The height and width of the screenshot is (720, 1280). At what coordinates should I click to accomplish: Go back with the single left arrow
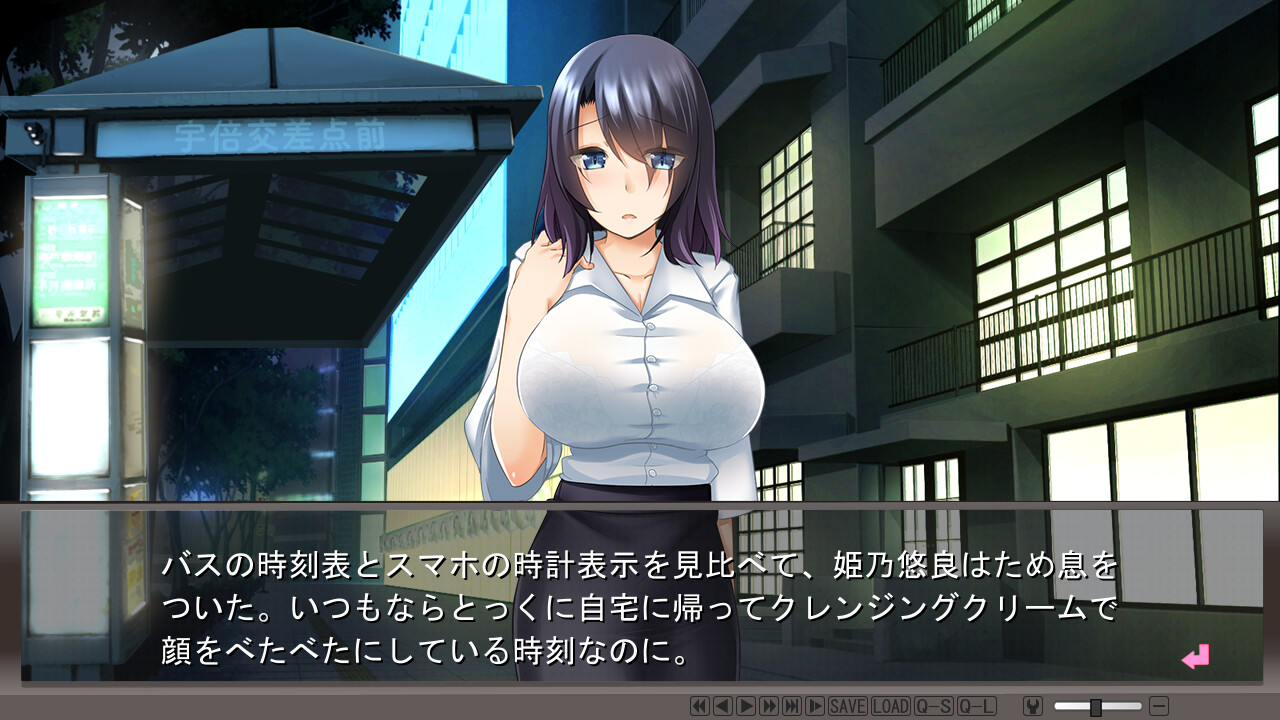(722, 706)
